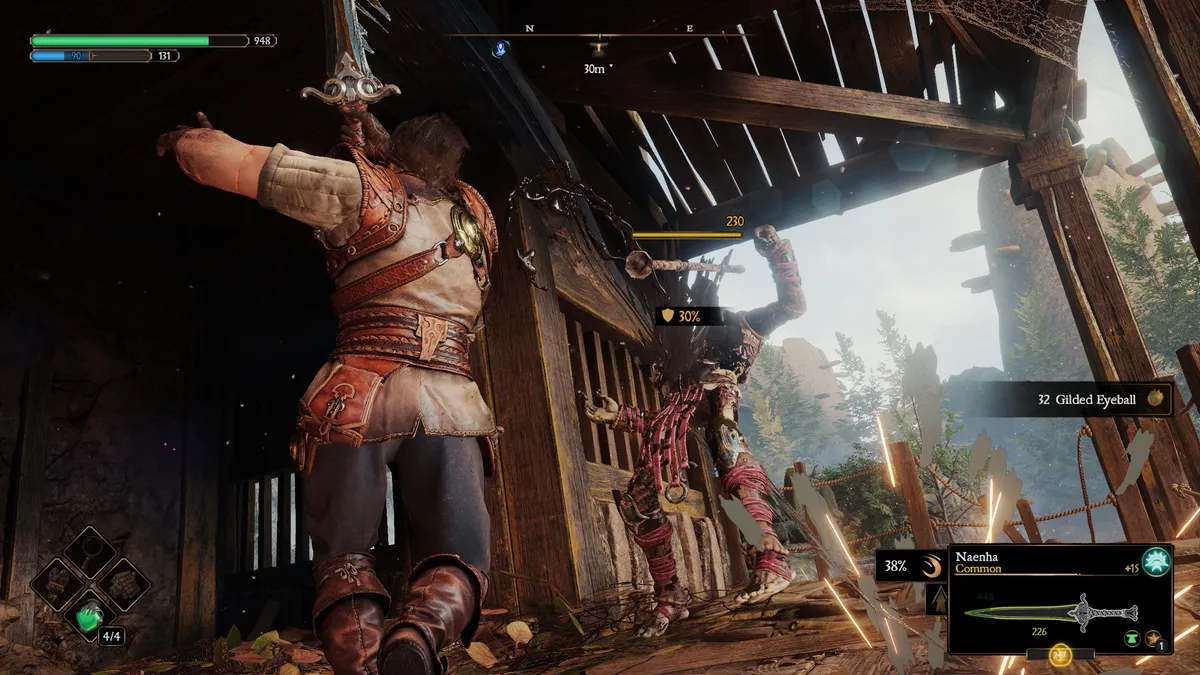Click the teal rune icon on Naenha card
The width and height of the screenshot is (1200, 675).
(1156, 563)
